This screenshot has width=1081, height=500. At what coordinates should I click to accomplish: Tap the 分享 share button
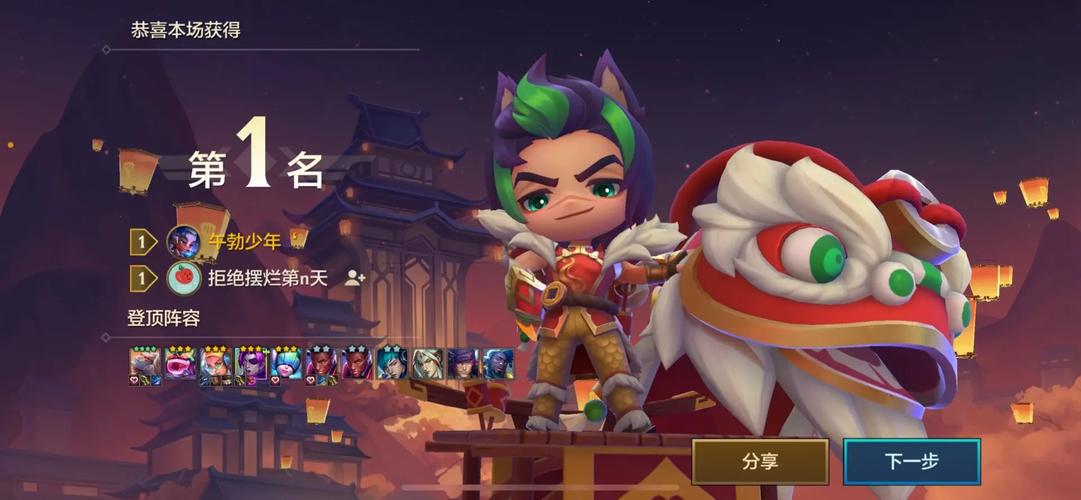click(760, 461)
